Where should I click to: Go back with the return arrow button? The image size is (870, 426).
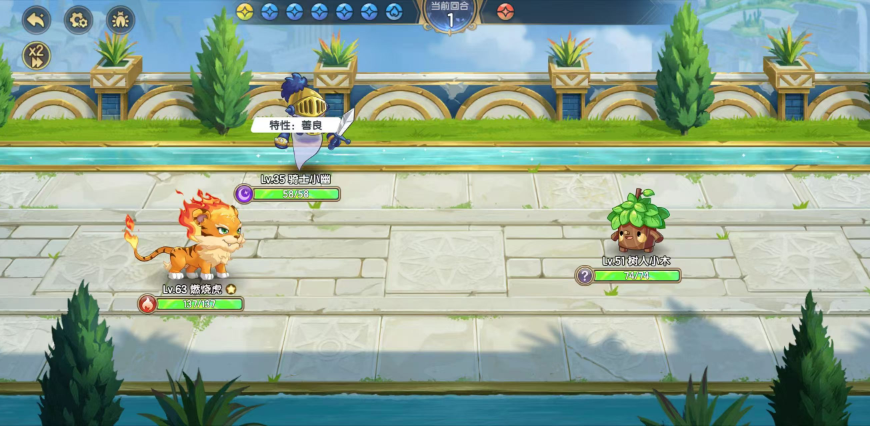click(36, 19)
